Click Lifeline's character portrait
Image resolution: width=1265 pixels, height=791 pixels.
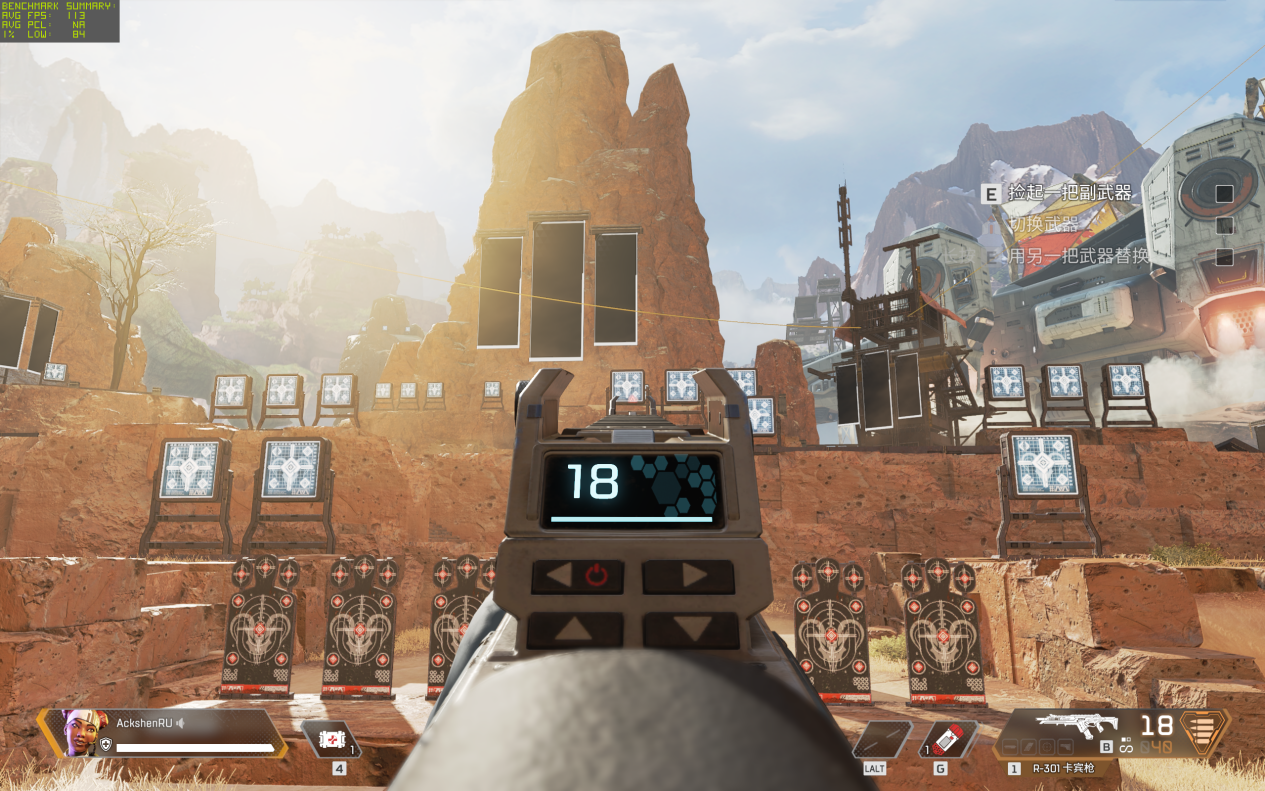point(78,733)
